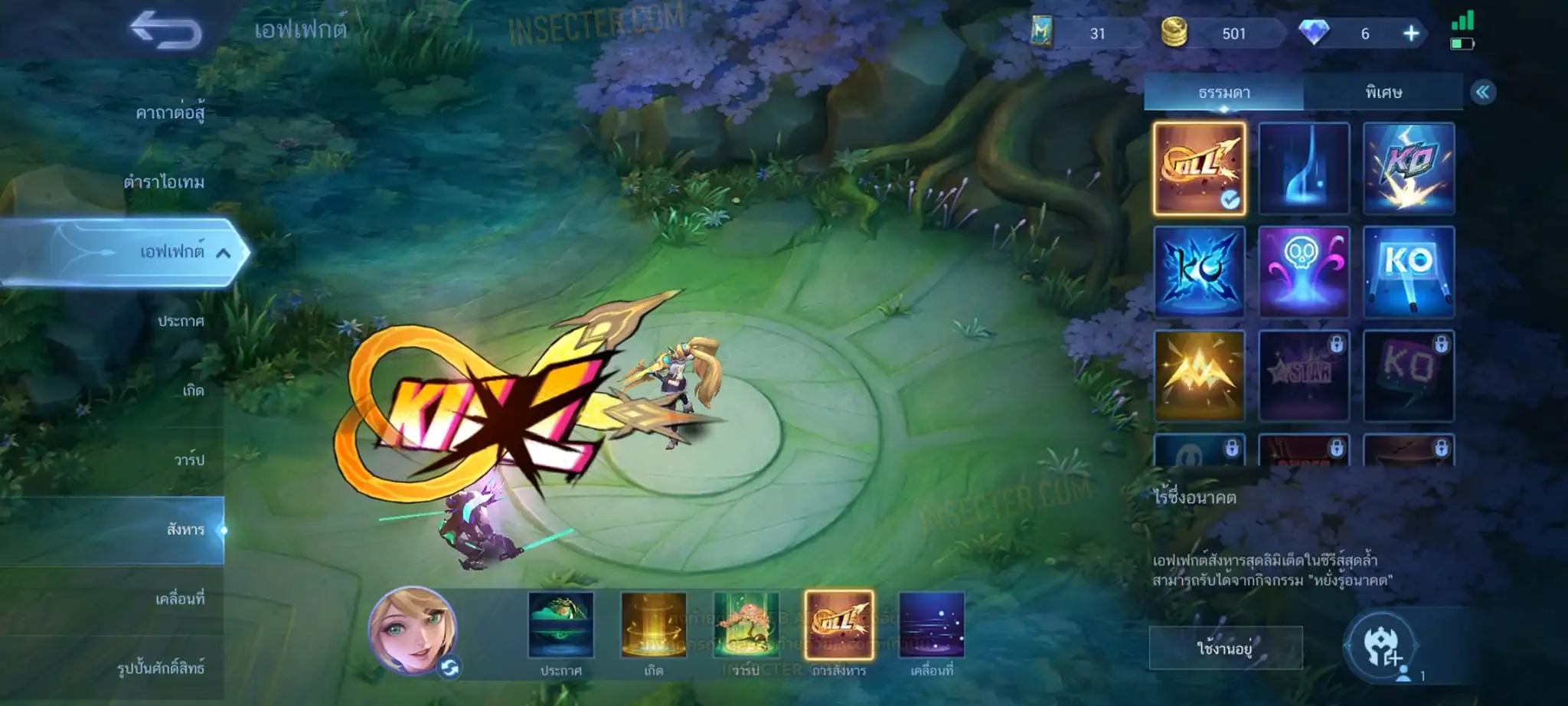Viewport: 1568px width, 706px height.
Task: Open the คาถาต่อสู้ menu entry
Action: pos(170,113)
